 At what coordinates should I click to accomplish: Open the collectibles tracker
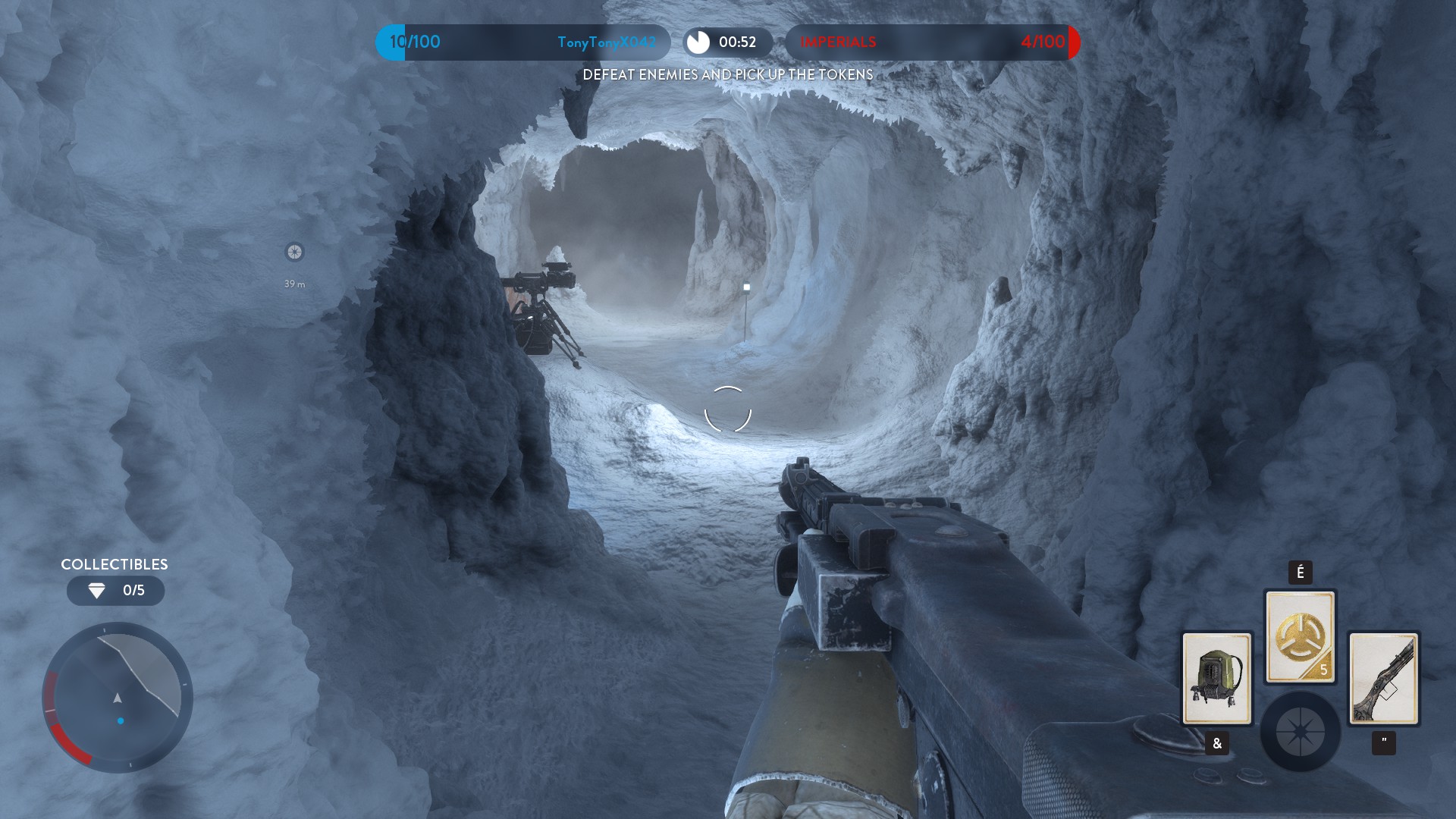click(x=115, y=590)
